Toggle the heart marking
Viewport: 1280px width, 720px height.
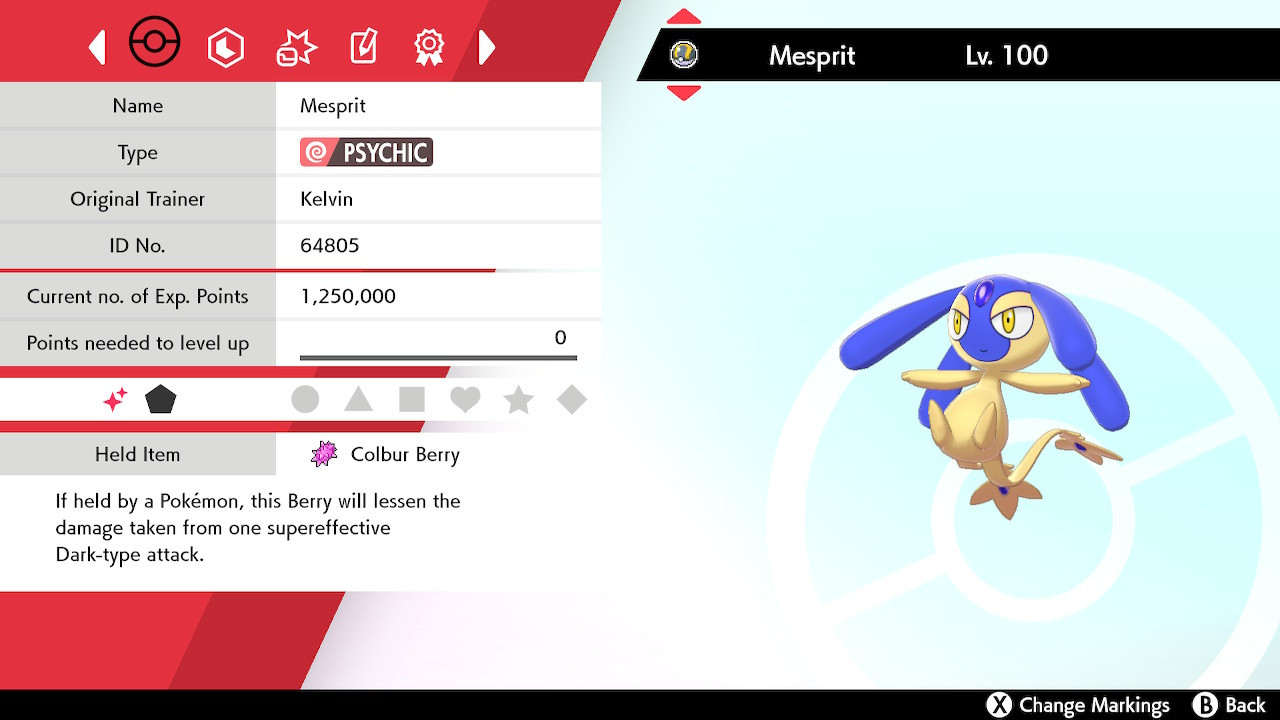coord(465,399)
